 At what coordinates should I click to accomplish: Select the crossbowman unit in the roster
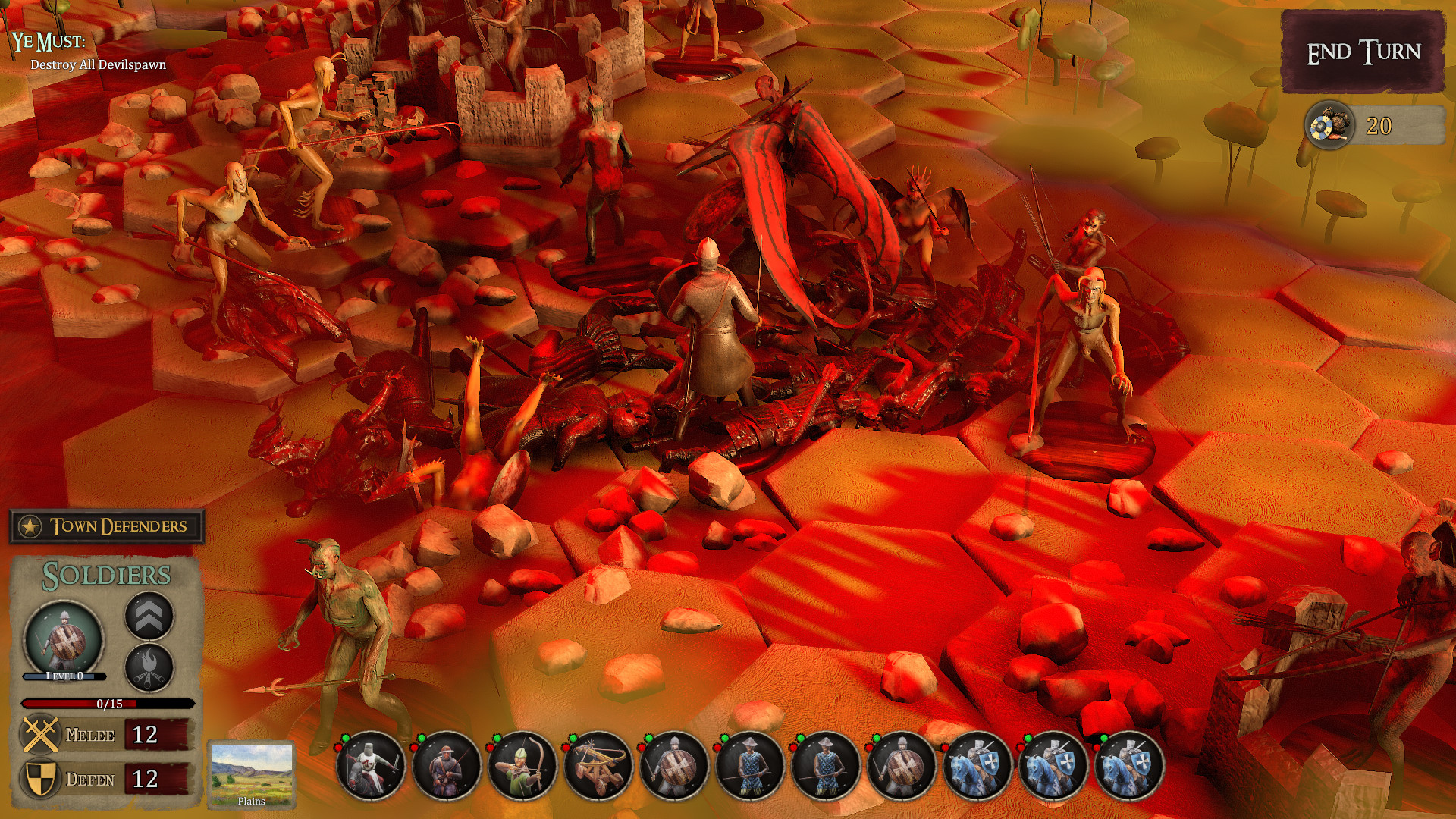(x=446, y=766)
